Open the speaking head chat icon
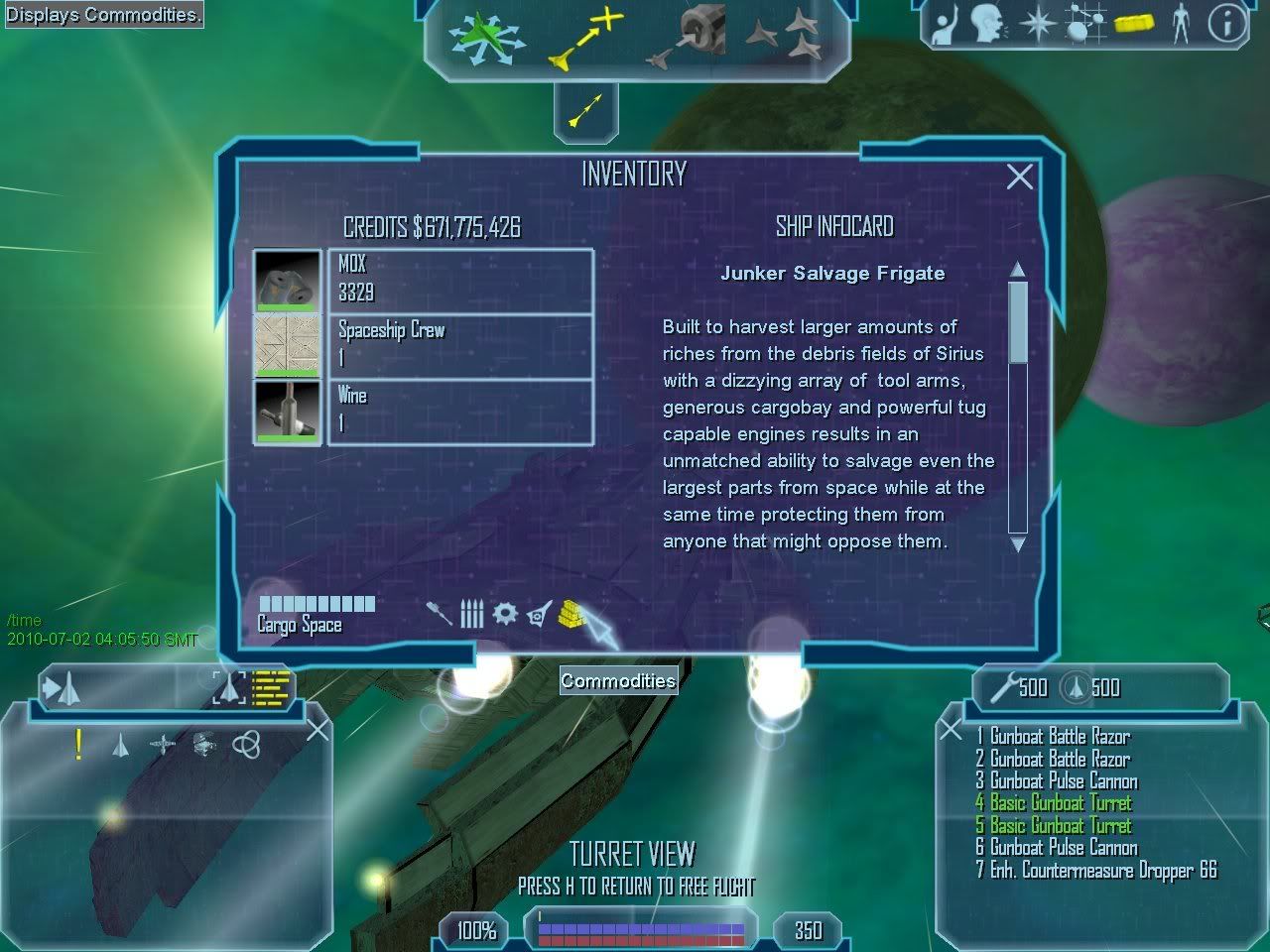The height and width of the screenshot is (952, 1270). click(988, 24)
